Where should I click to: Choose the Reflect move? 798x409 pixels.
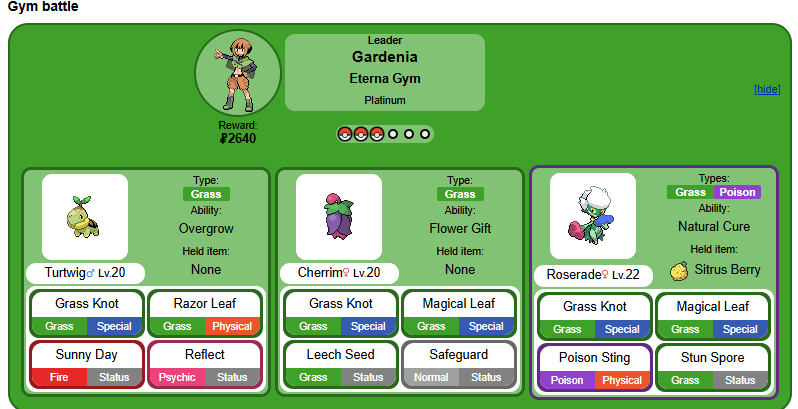coord(205,354)
